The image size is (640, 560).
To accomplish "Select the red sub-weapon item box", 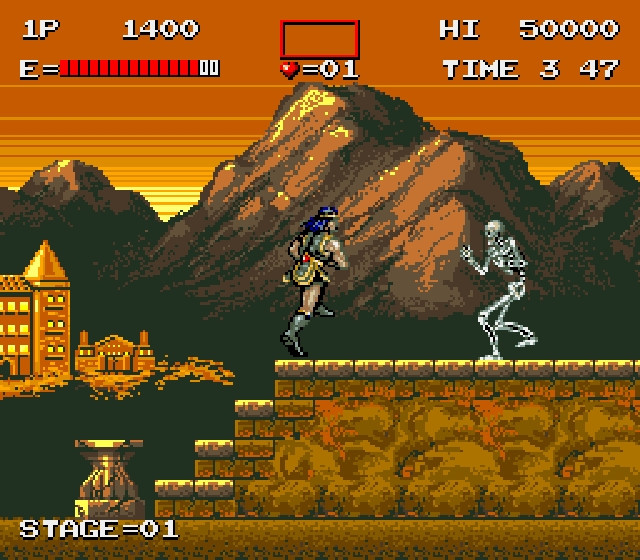I will coord(319,38).
